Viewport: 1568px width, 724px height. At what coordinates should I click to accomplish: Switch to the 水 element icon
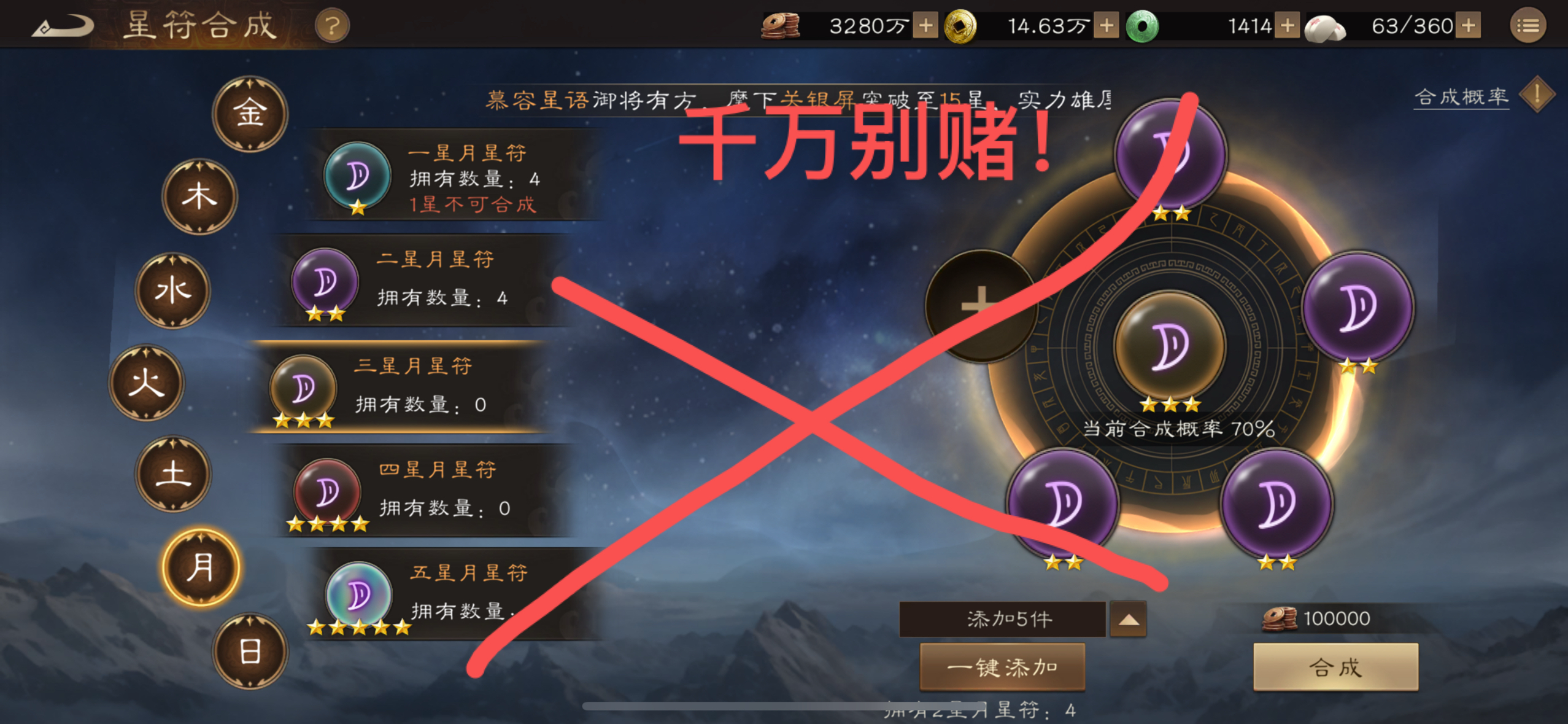click(x=173, y=292)
